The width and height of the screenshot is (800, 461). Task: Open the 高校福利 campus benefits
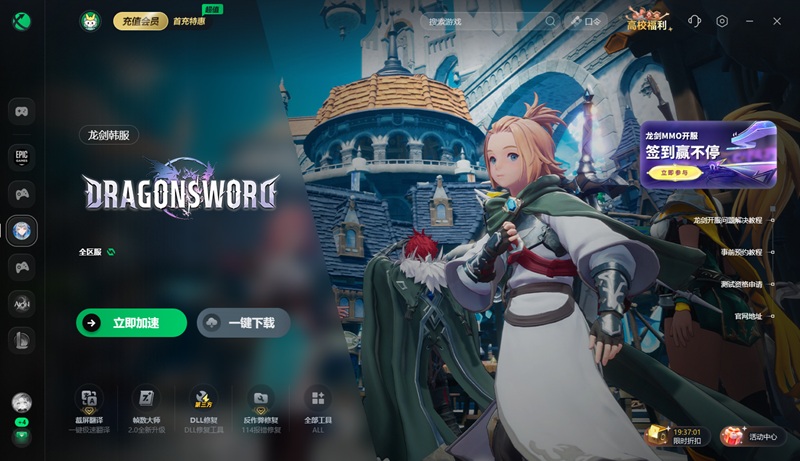click(648, 21)
